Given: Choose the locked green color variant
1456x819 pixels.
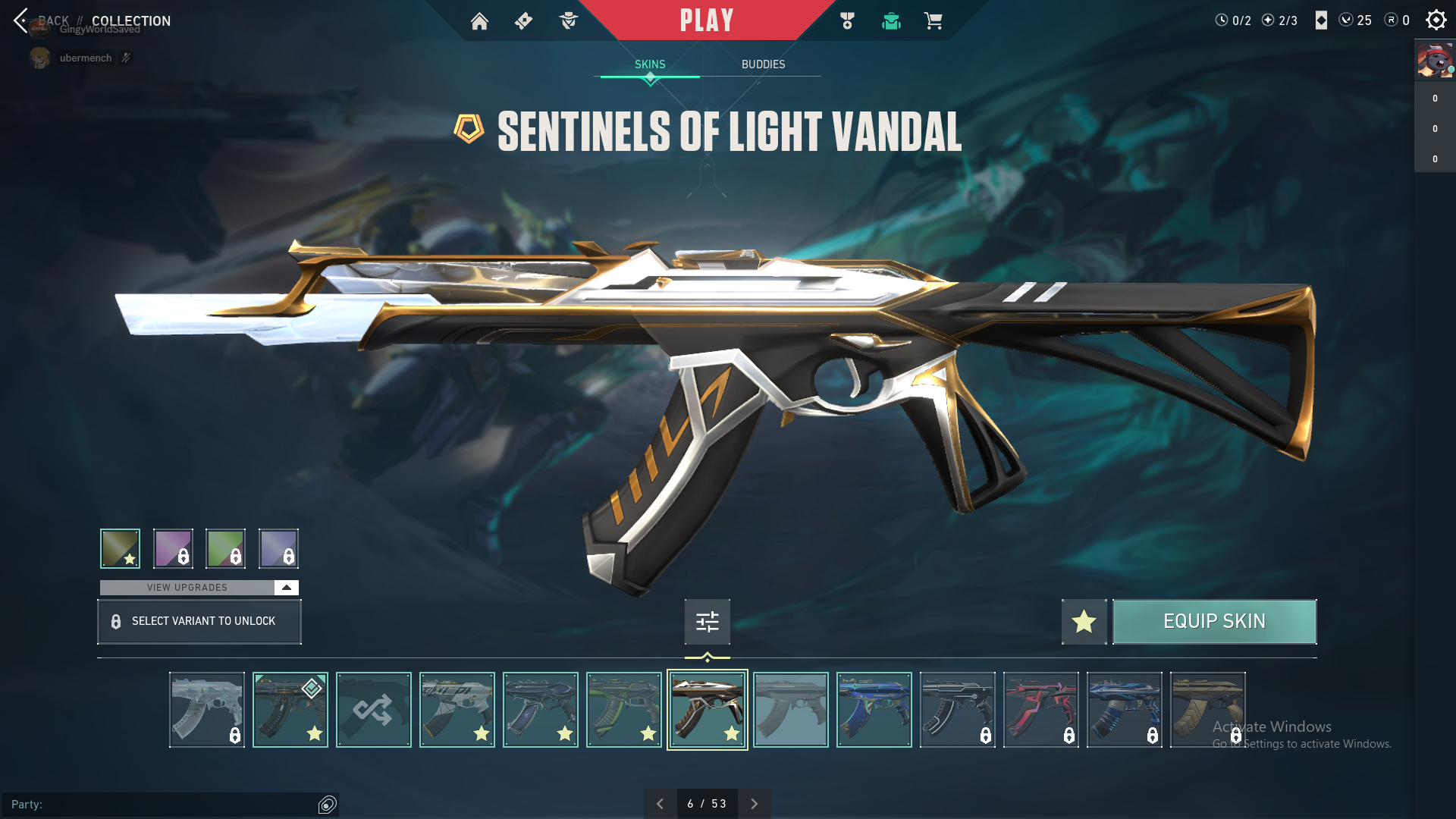Looking at the screenshot, I should coord(225,548).
